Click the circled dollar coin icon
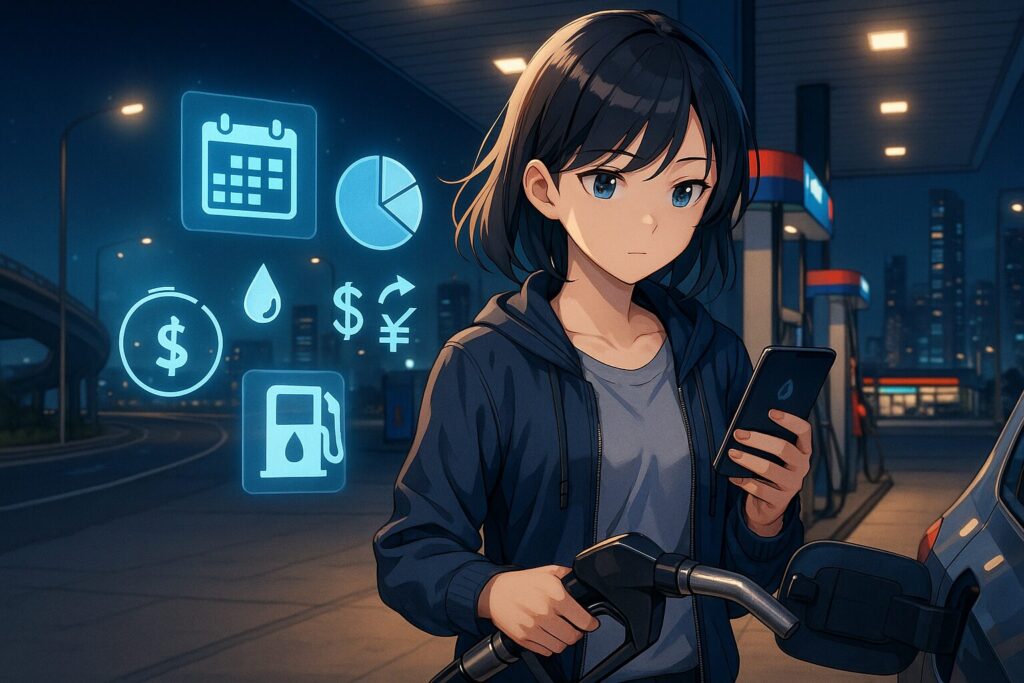 coord(170,343)
